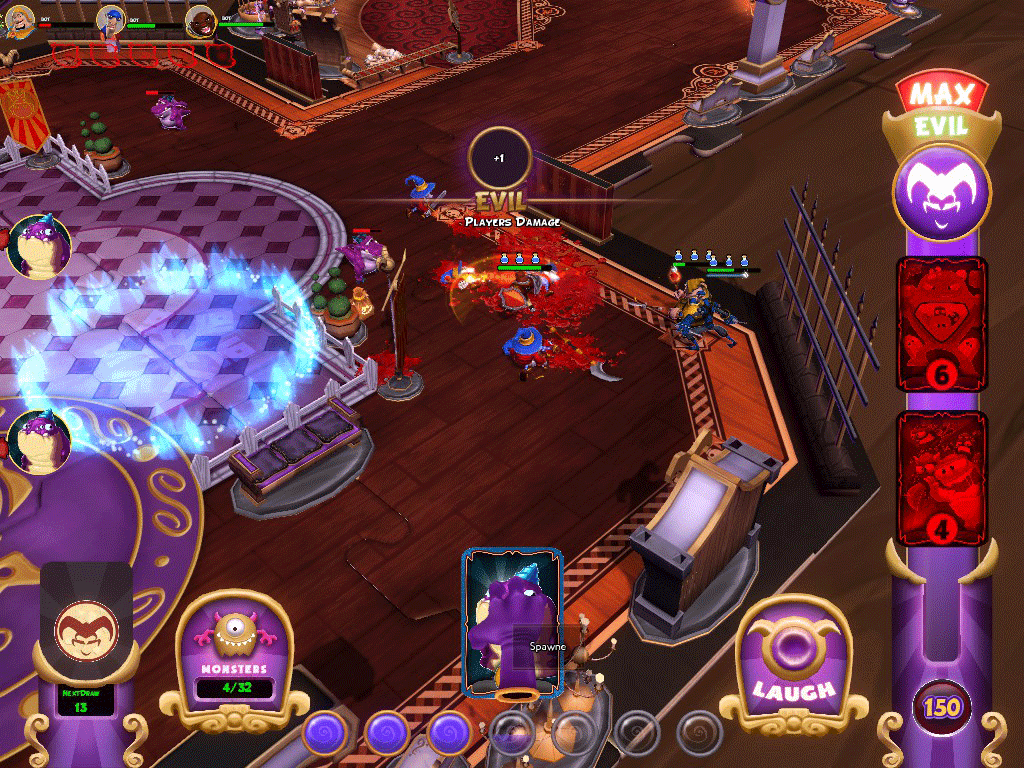Open the top hat Next Draw deck

pyautogui.click(x=85, y=640)
